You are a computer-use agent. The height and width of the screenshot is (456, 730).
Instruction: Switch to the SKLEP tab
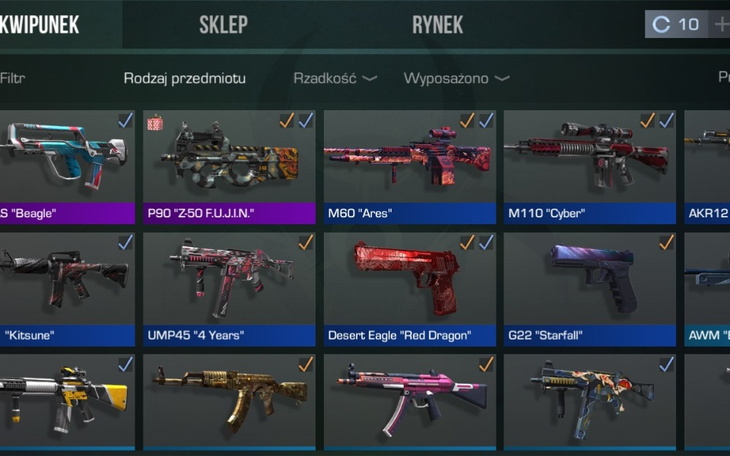click(x=223, y=25)
